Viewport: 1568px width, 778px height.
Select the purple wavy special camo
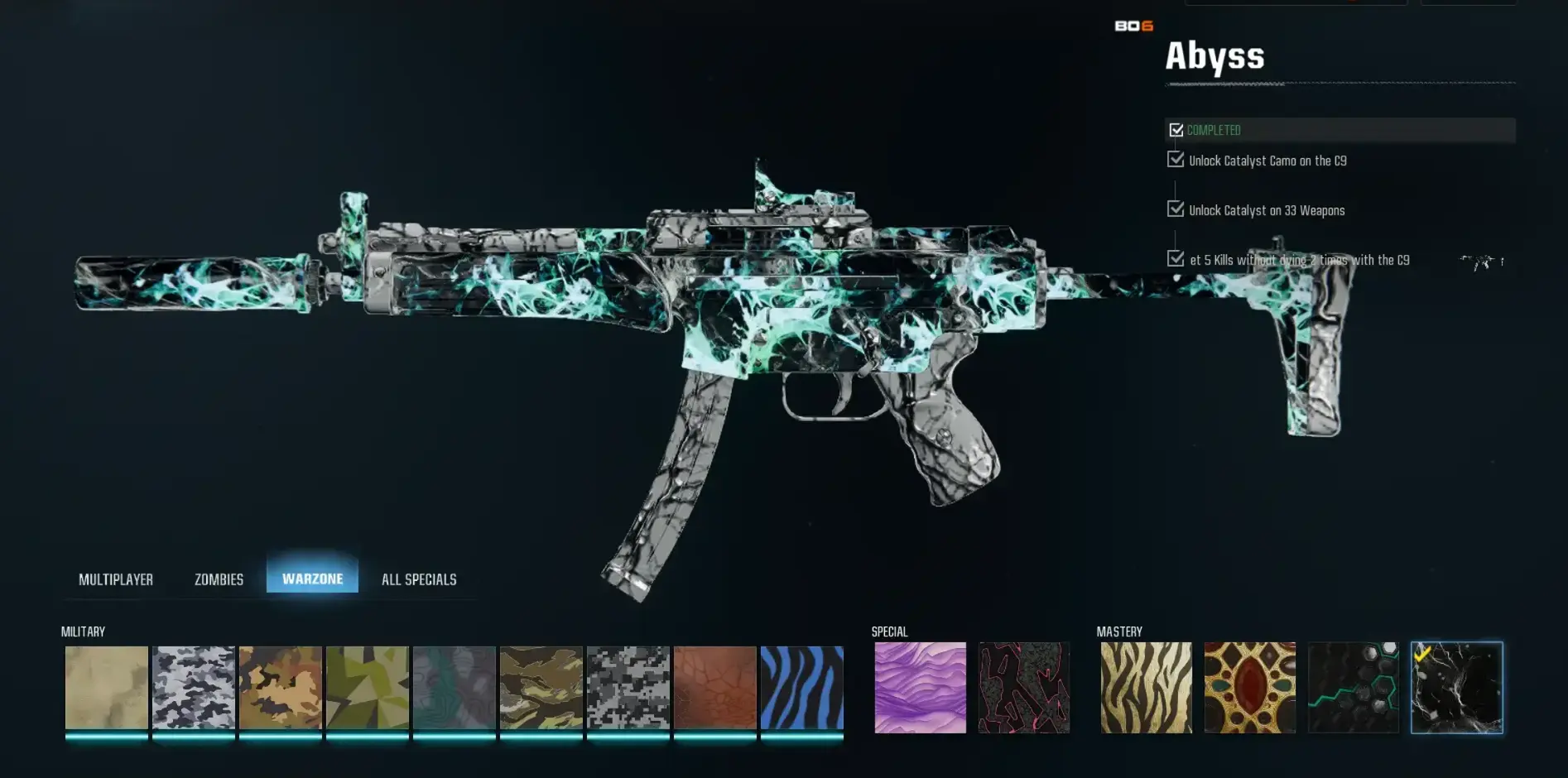[921, 688]
